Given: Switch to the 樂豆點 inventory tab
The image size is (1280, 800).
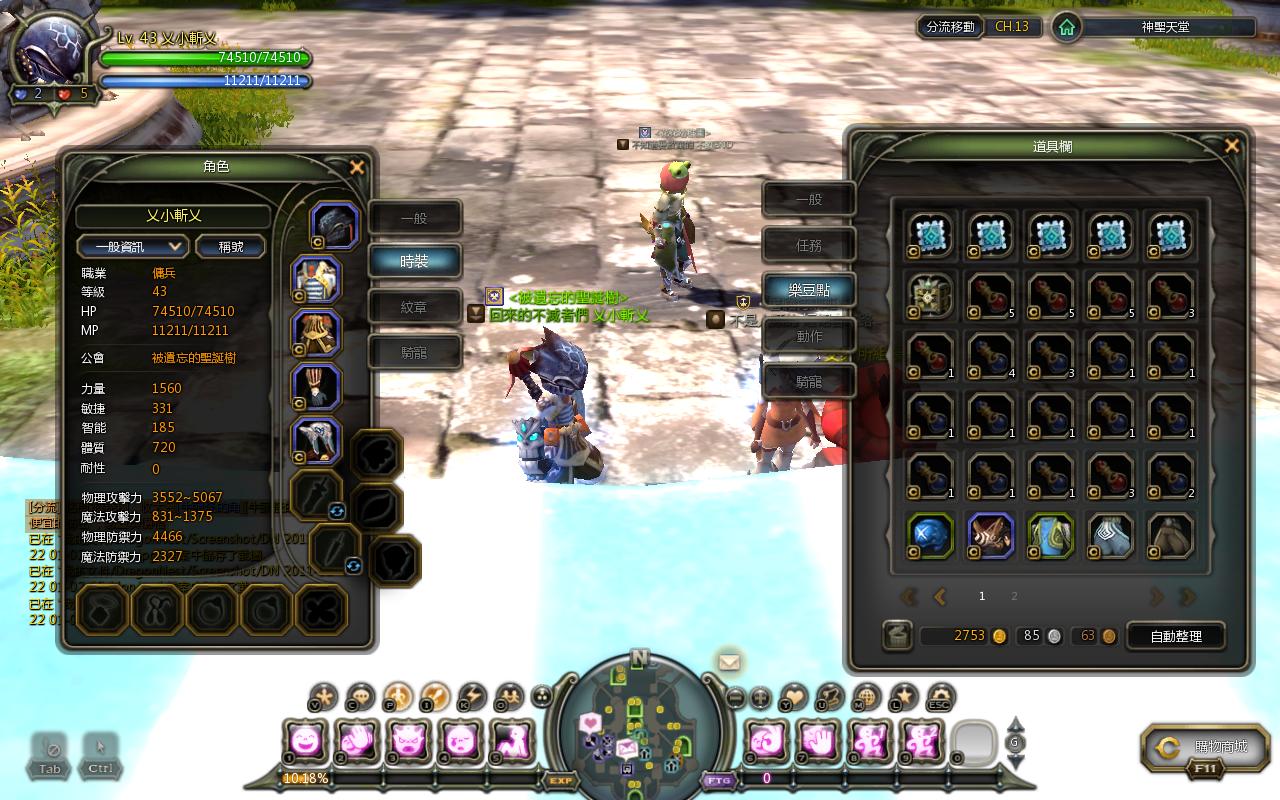Looking at the screenshot, I should click(809, 290).
